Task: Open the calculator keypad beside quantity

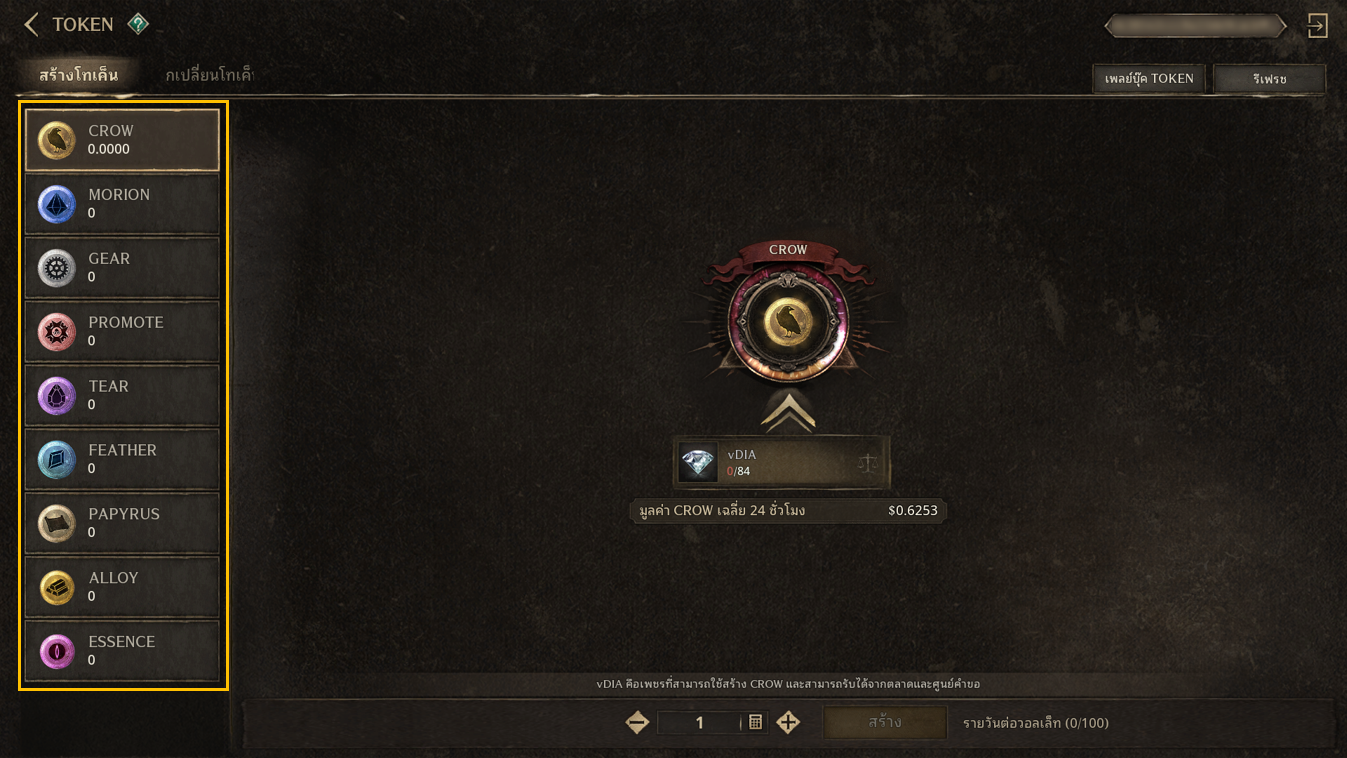Action: tap(755, 722)
